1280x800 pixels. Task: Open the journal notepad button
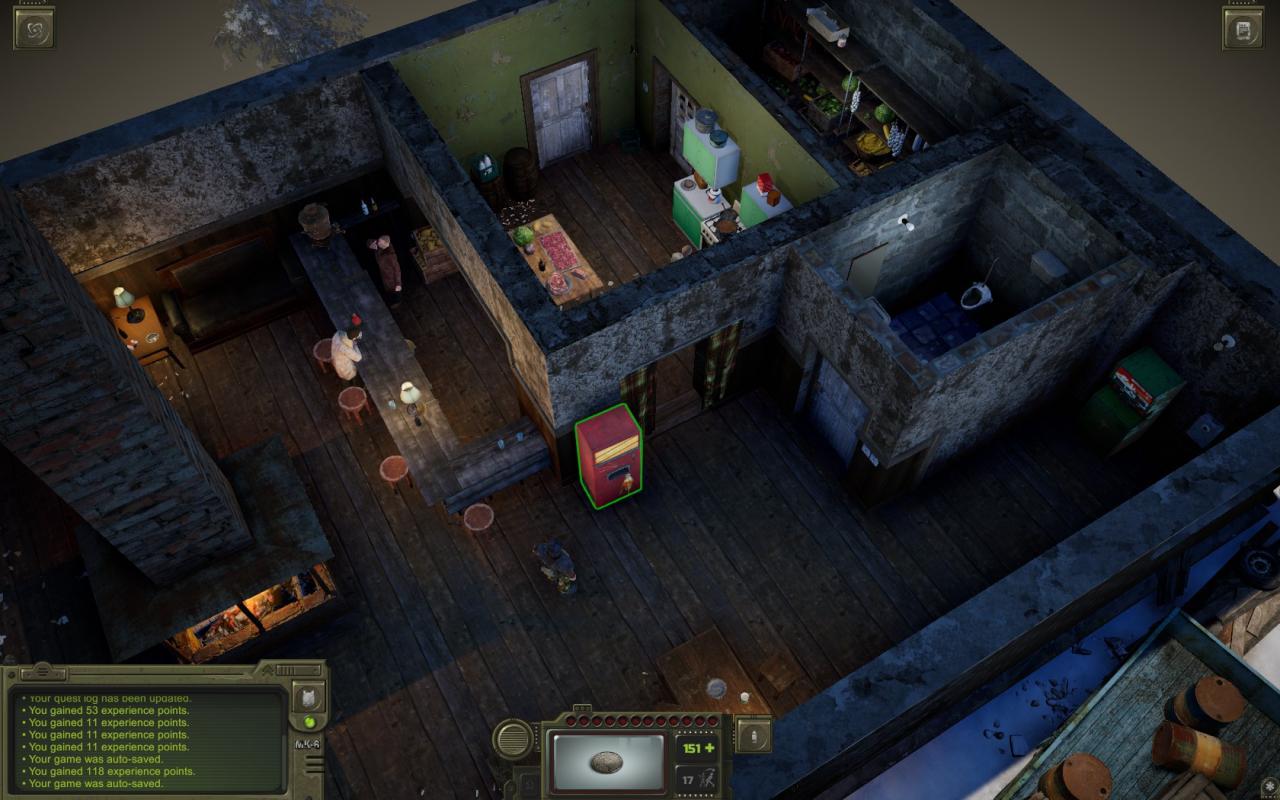[x=1243, y=28]
